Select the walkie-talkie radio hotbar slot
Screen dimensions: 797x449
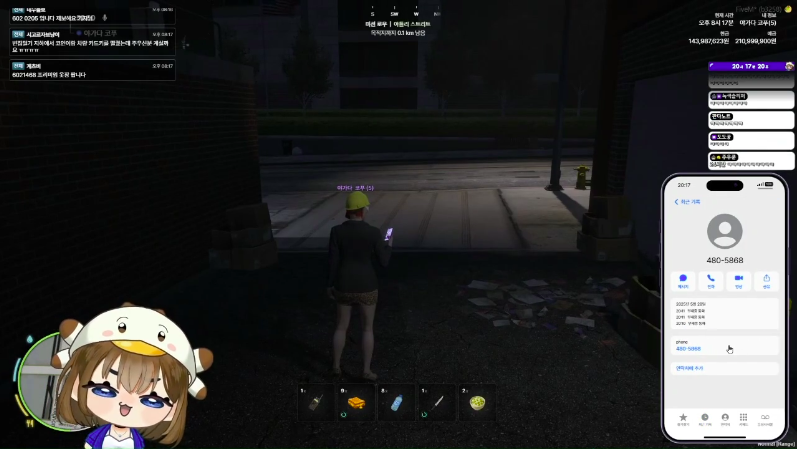[x=315, y=402]
